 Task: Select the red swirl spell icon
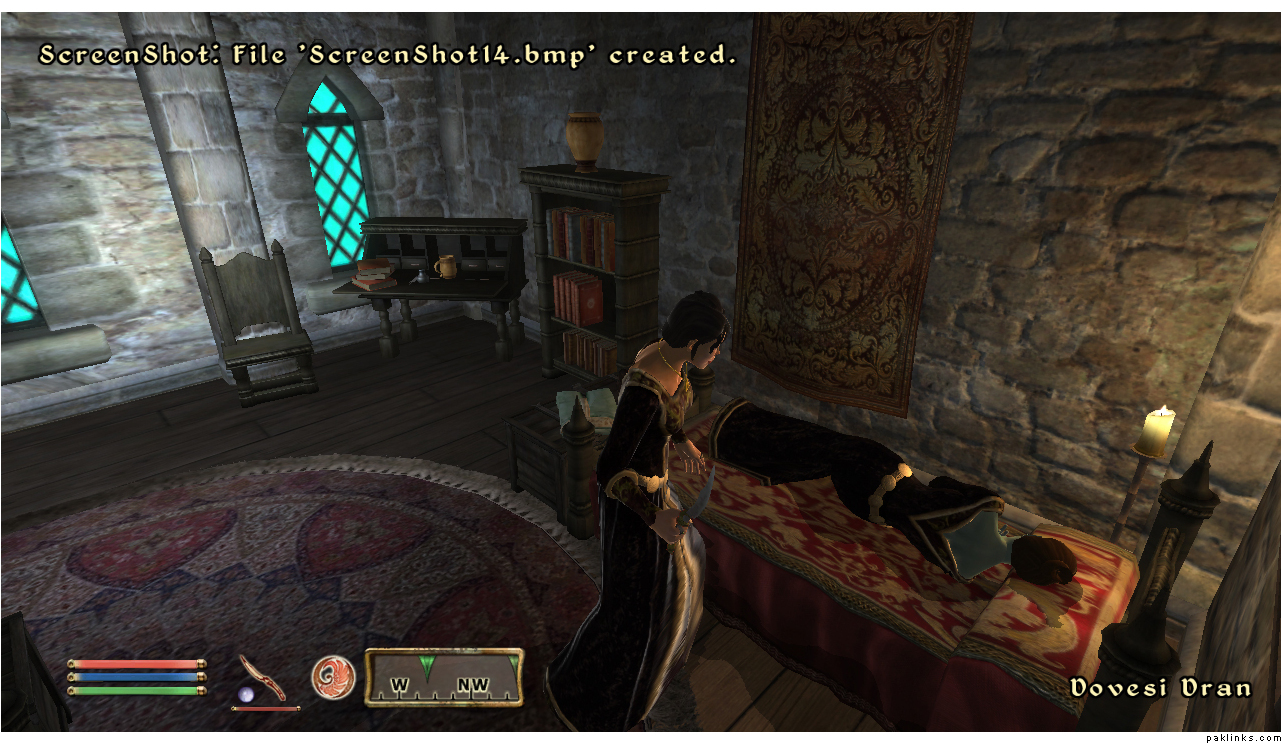[x=332, y=677]
